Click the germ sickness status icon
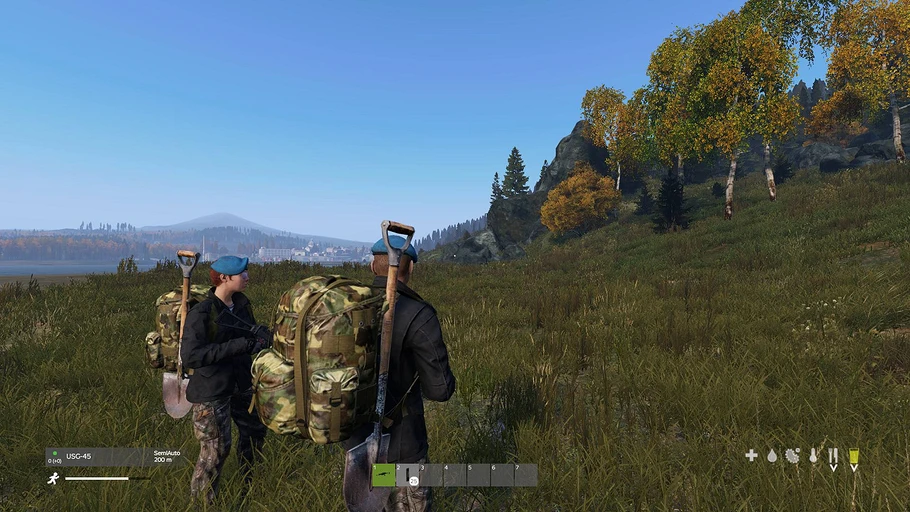Image resolution: width=910 pixels, height=512 pixels. tap(792, 456)
